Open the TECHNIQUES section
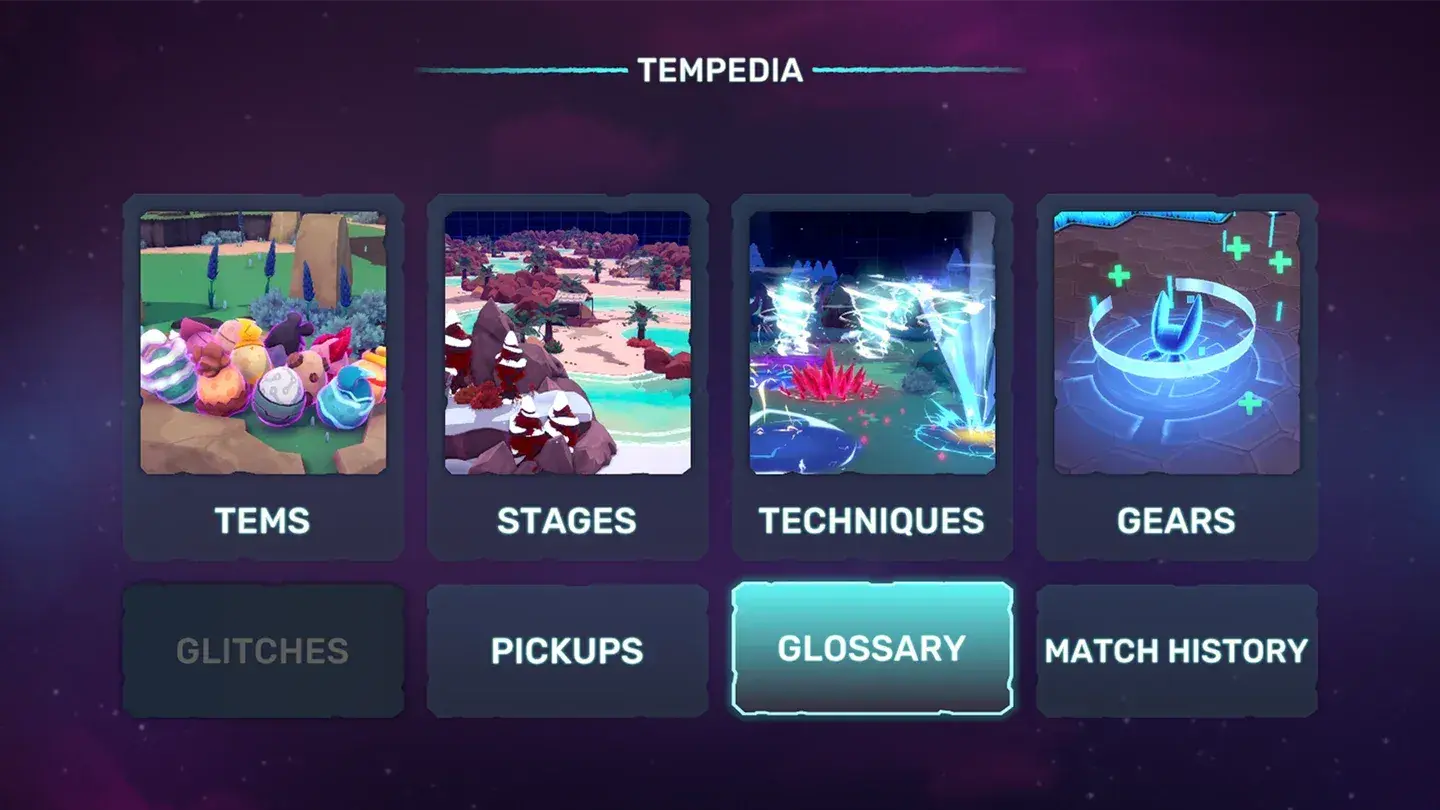 tap(871, 520)
